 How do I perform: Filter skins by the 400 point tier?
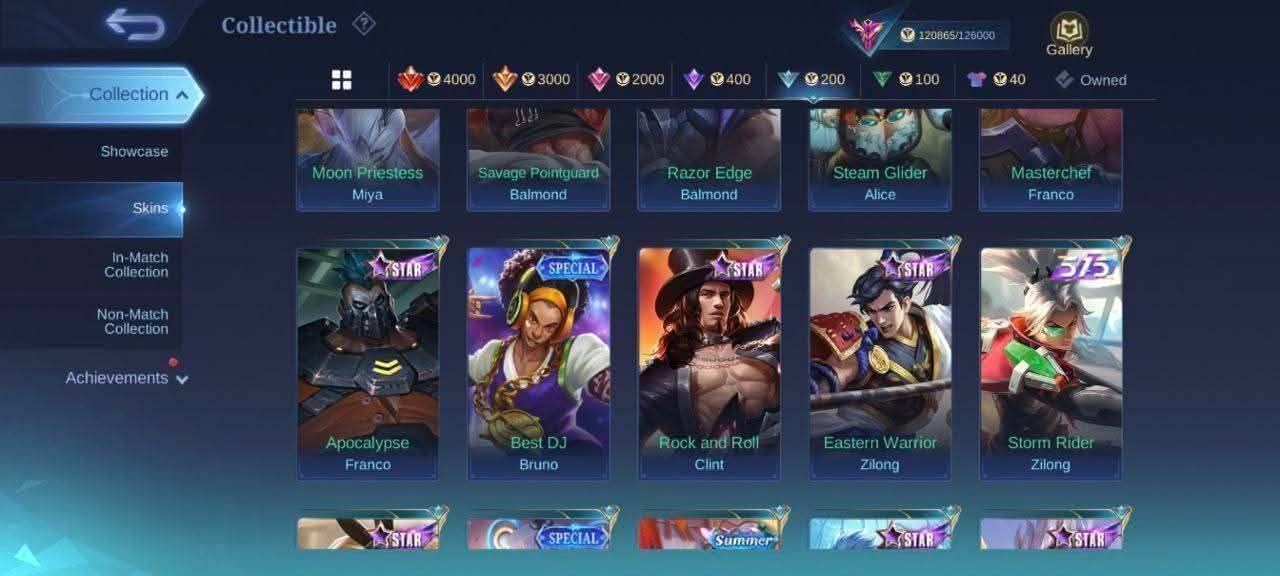pyautogui.click(x=716, y=80)
